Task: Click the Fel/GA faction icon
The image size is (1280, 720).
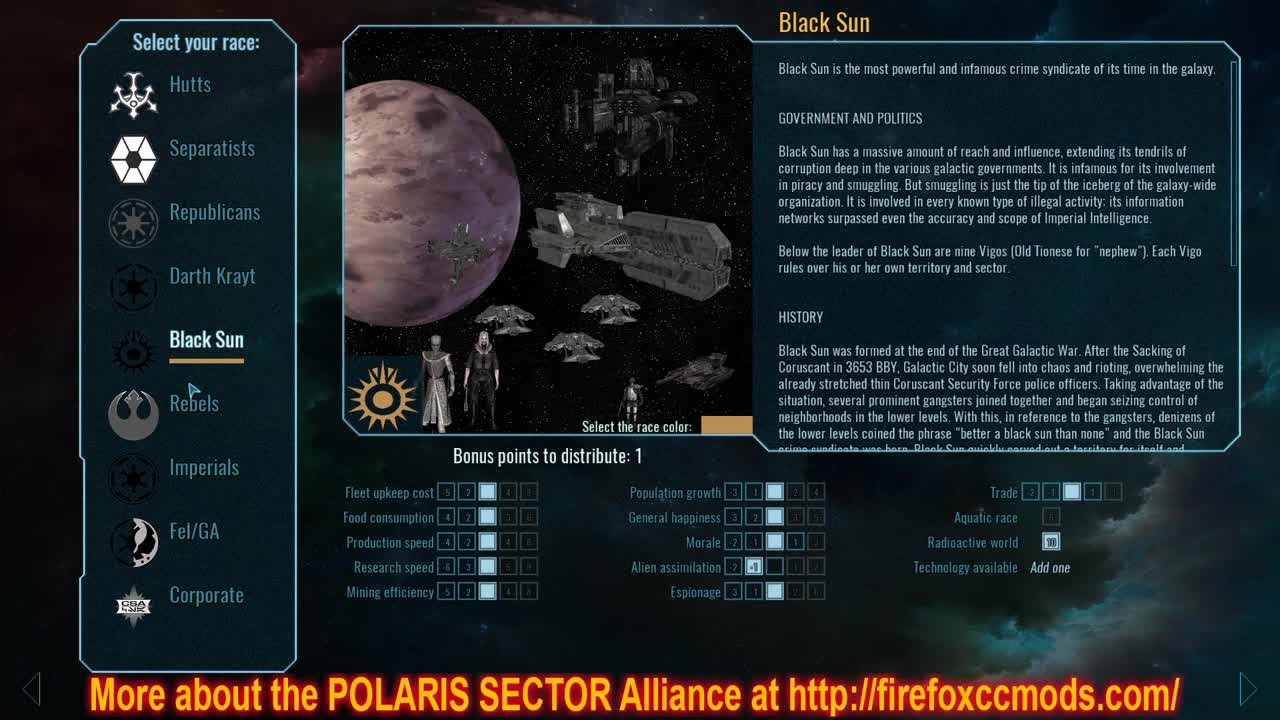Action: (x=133, y=542)
